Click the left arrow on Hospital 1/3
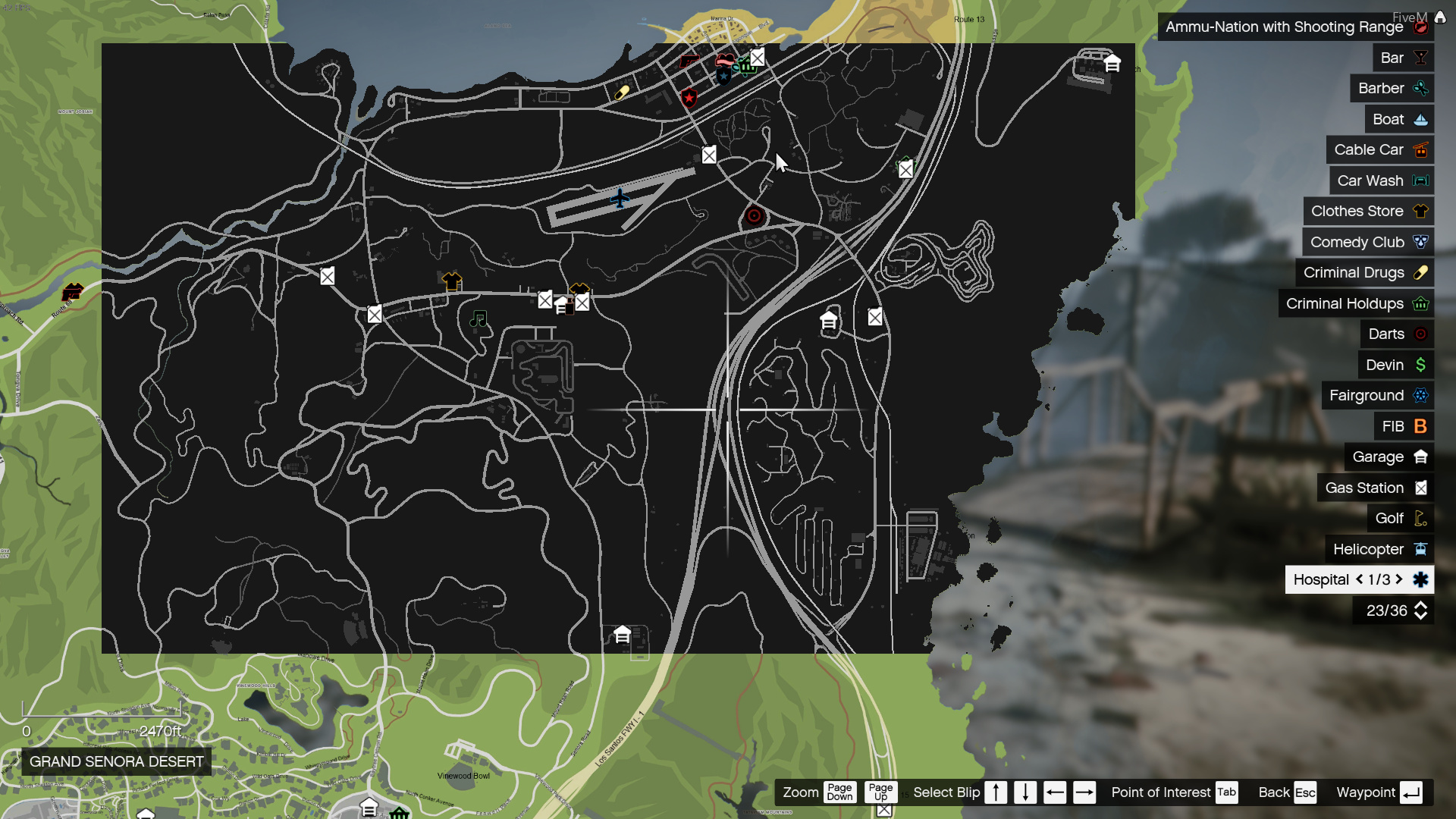Image resolution: width=1456 pixels, height=819 pixels. point(1360,579)
